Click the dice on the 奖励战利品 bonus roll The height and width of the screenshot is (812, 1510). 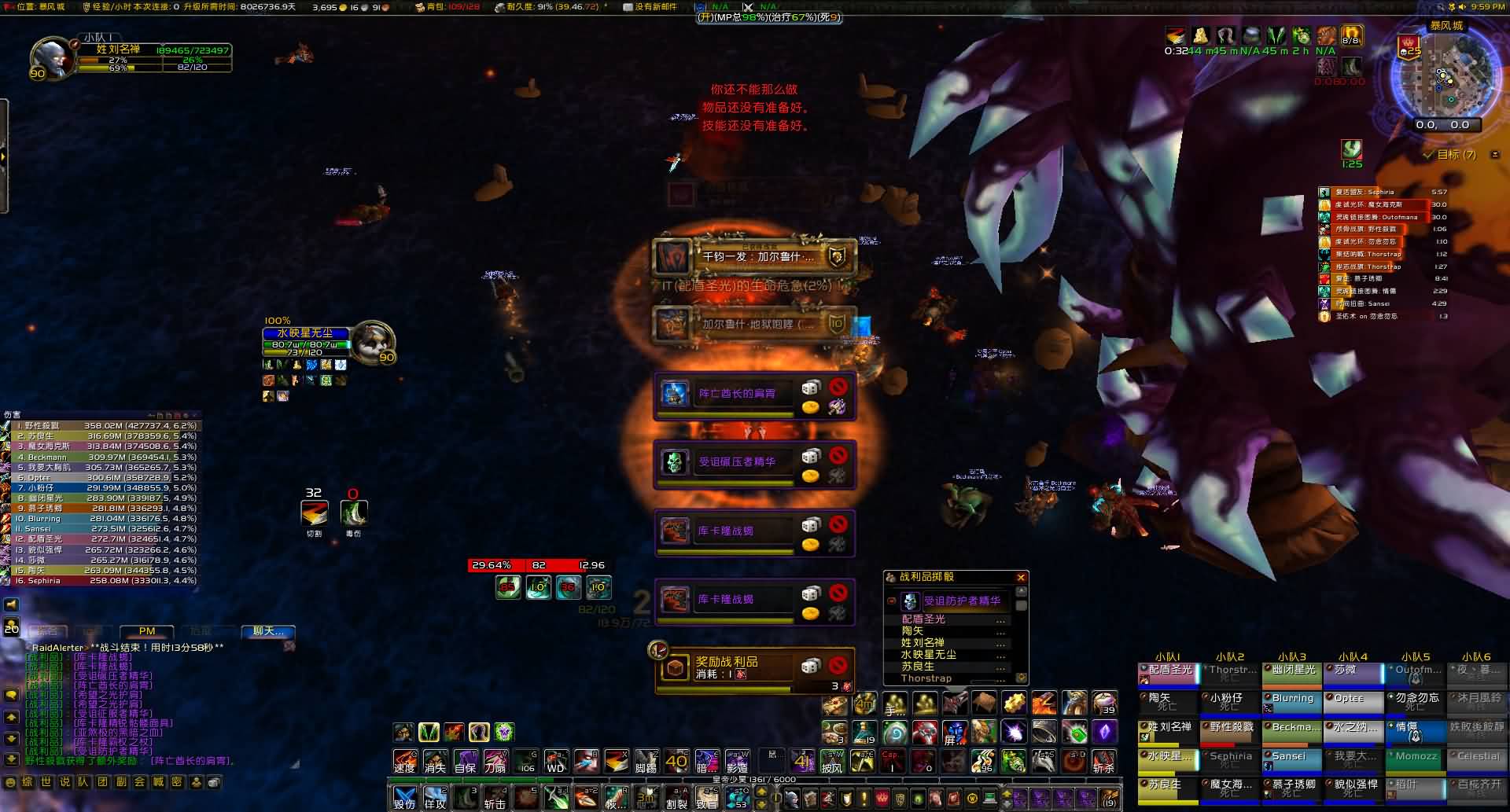point(810,667)
